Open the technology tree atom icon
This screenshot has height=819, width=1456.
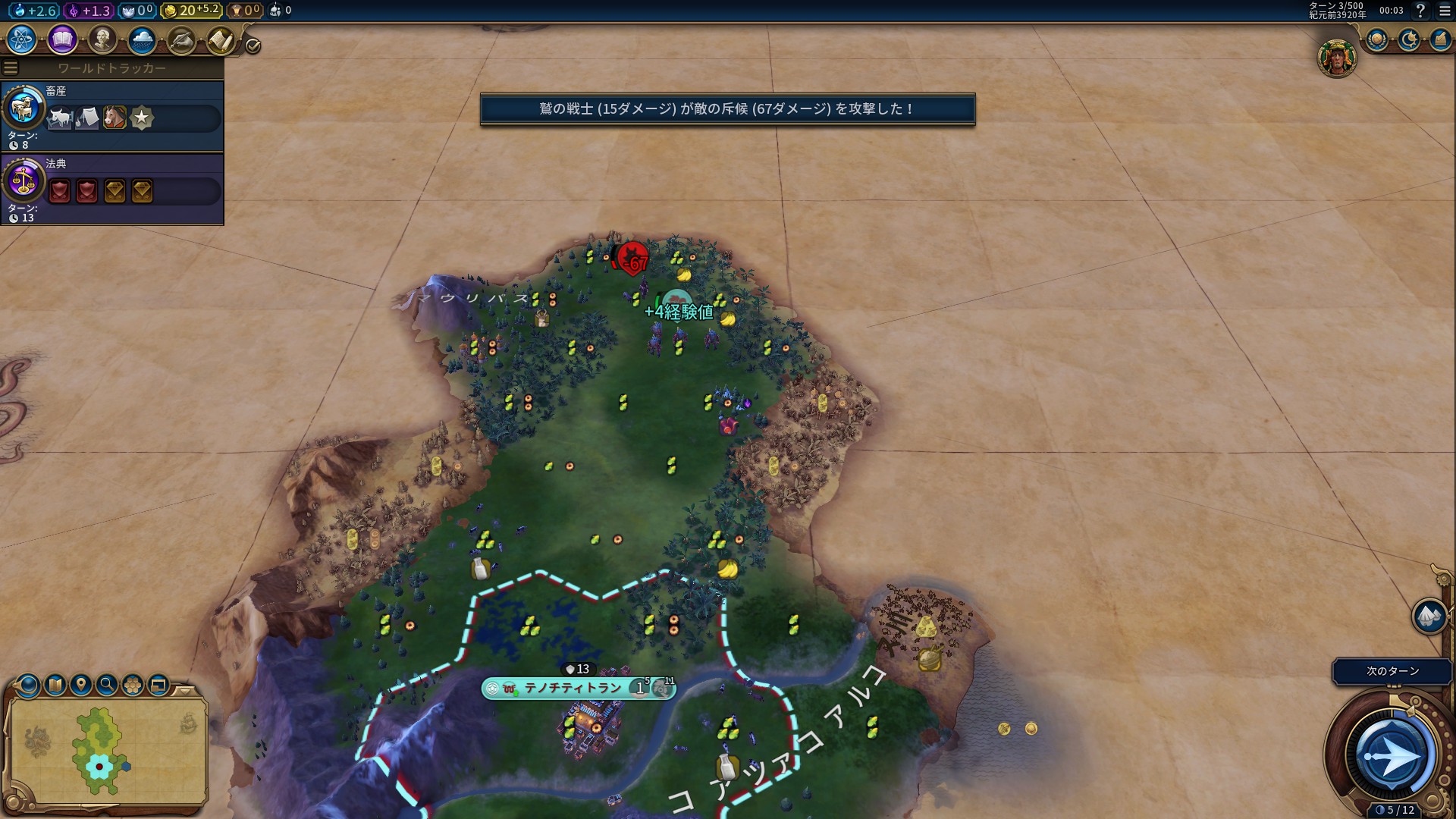(22, 39)
